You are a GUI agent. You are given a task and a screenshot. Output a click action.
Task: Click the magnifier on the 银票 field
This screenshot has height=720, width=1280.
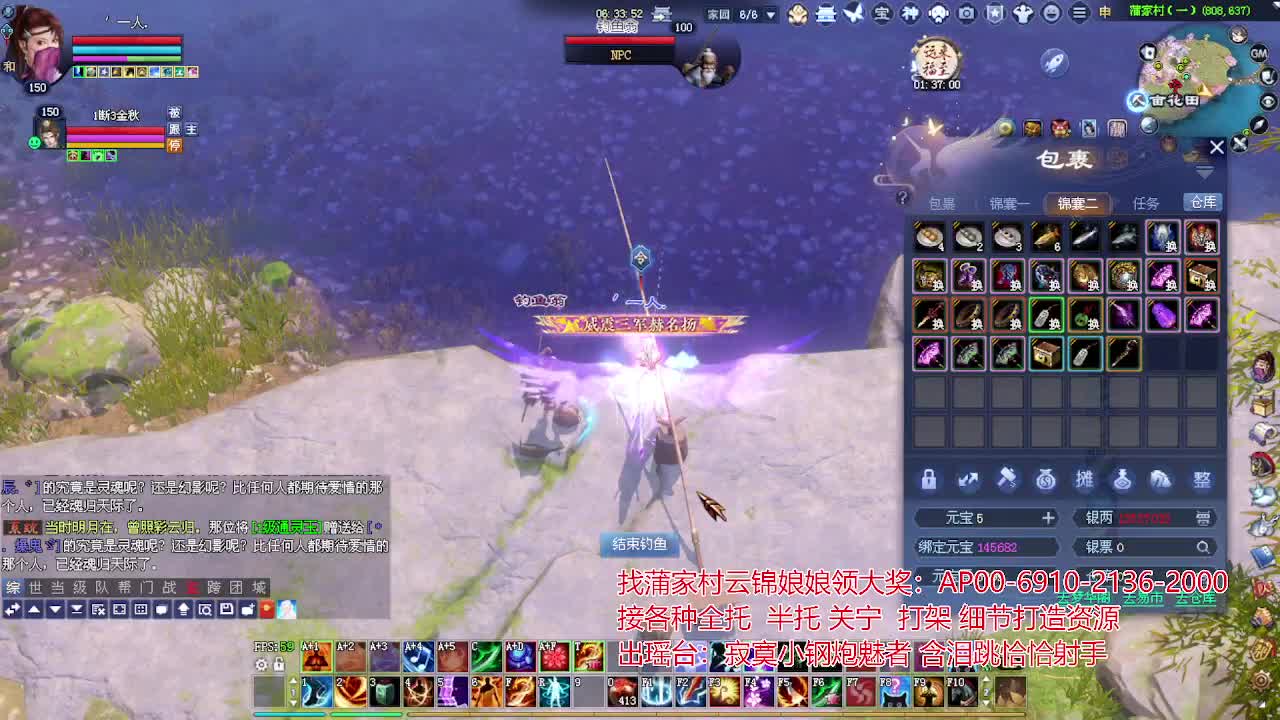(1204, 546)
